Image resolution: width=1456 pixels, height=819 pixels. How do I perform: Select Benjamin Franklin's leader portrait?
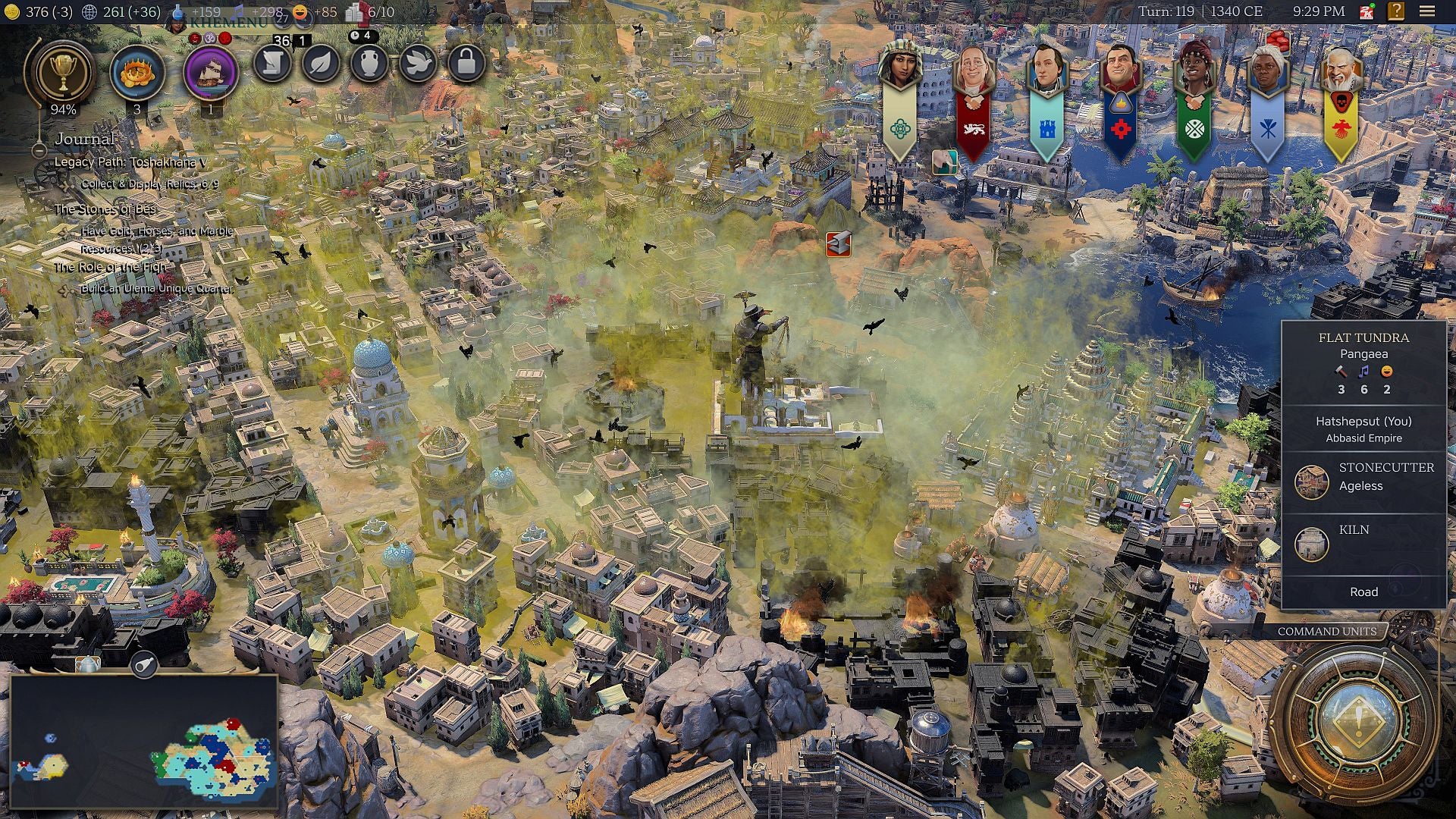tap(974, 68)
